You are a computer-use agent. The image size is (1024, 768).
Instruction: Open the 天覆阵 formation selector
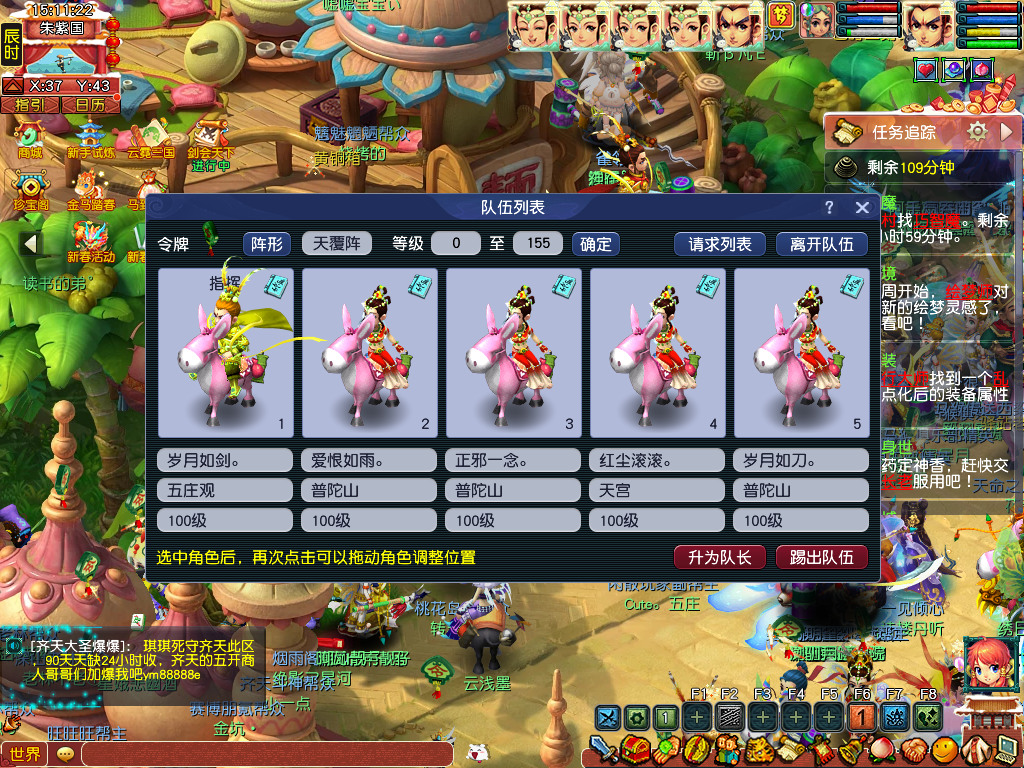pos(337,243)
